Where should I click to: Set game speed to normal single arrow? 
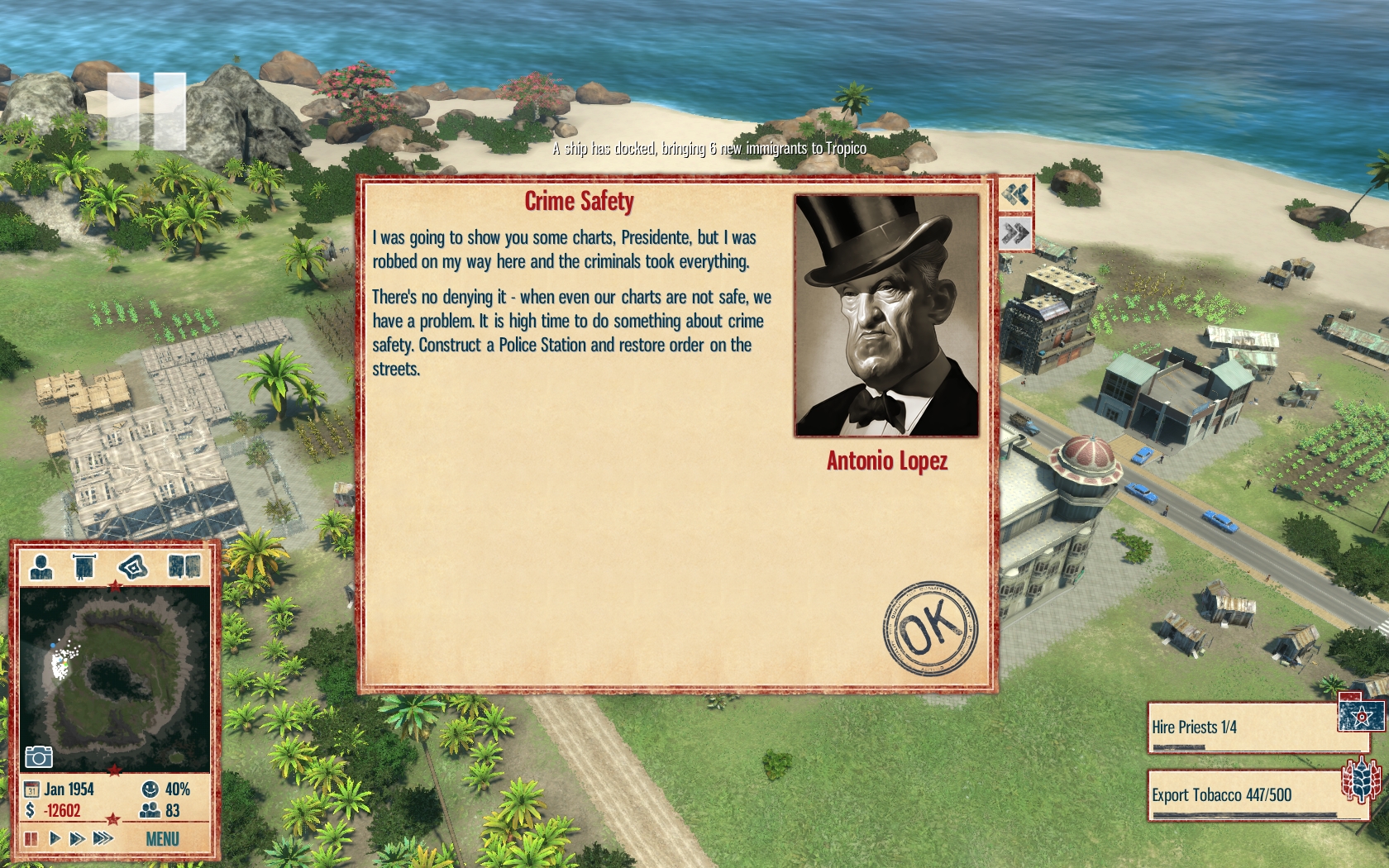click(x=55, y=838)
